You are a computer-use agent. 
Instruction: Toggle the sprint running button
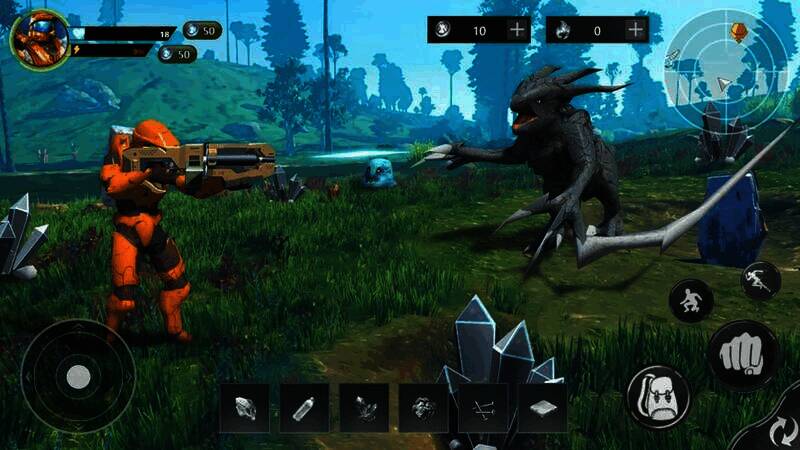tap(760, 280)
